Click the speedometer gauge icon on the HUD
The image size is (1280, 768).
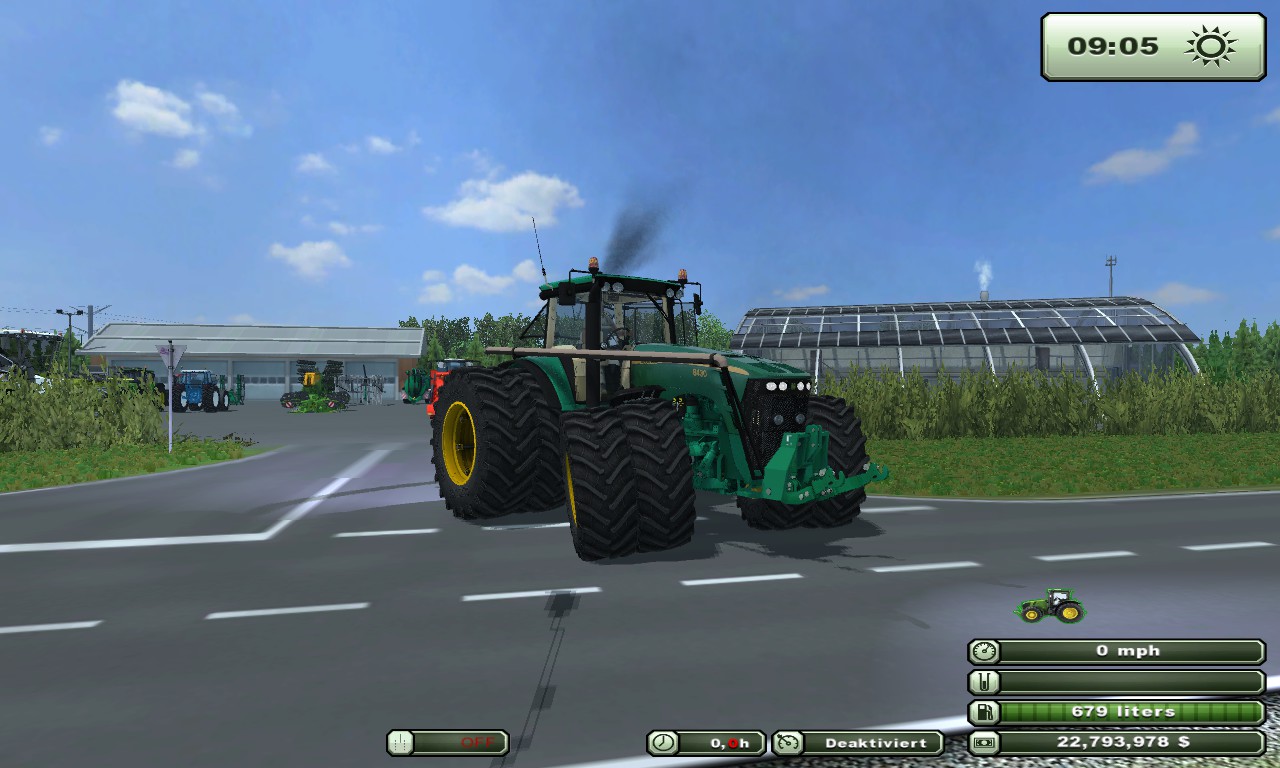pos(985,651)
